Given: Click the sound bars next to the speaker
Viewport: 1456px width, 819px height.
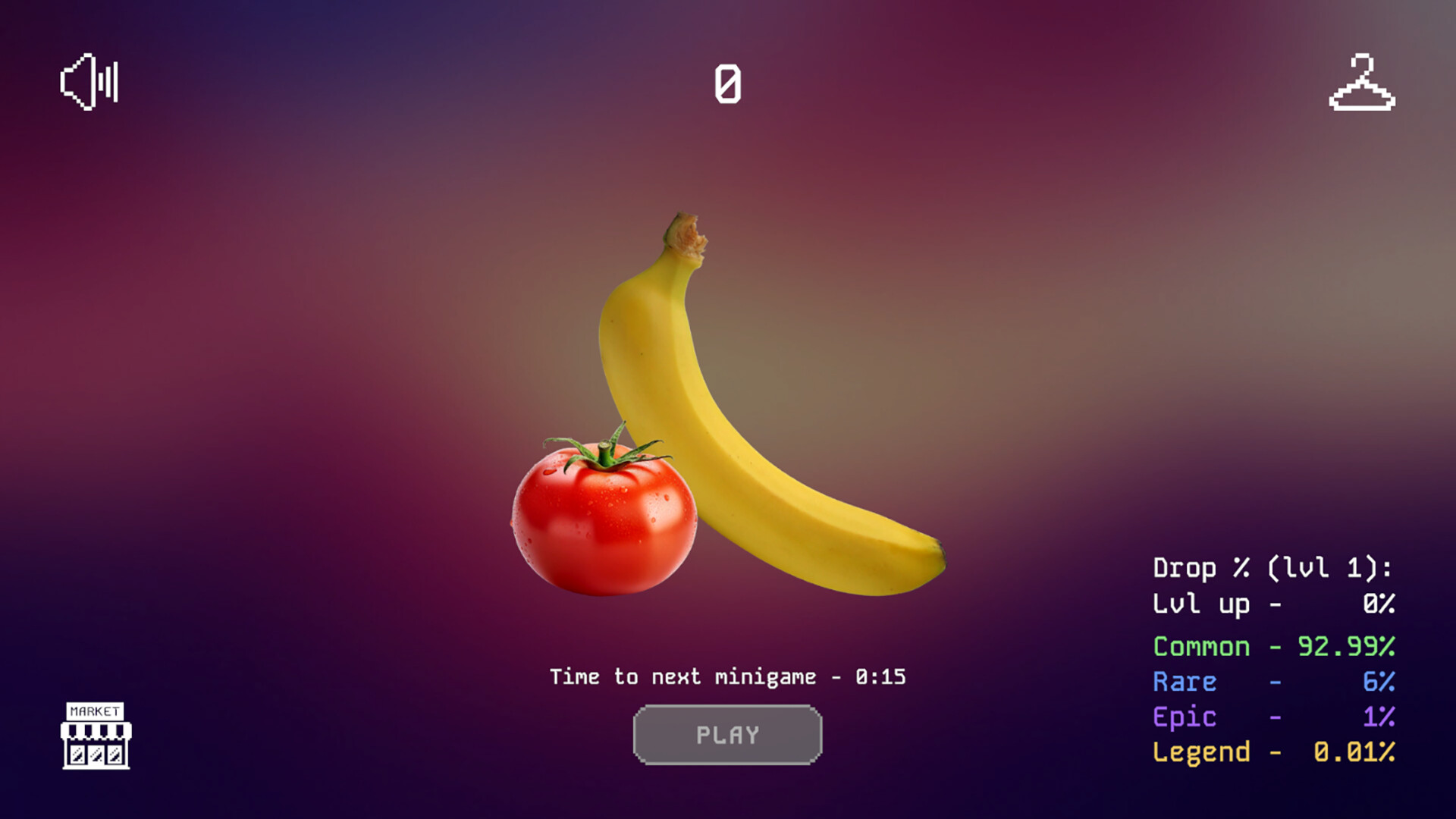Looking at the screenshot, I should [108, 83].
